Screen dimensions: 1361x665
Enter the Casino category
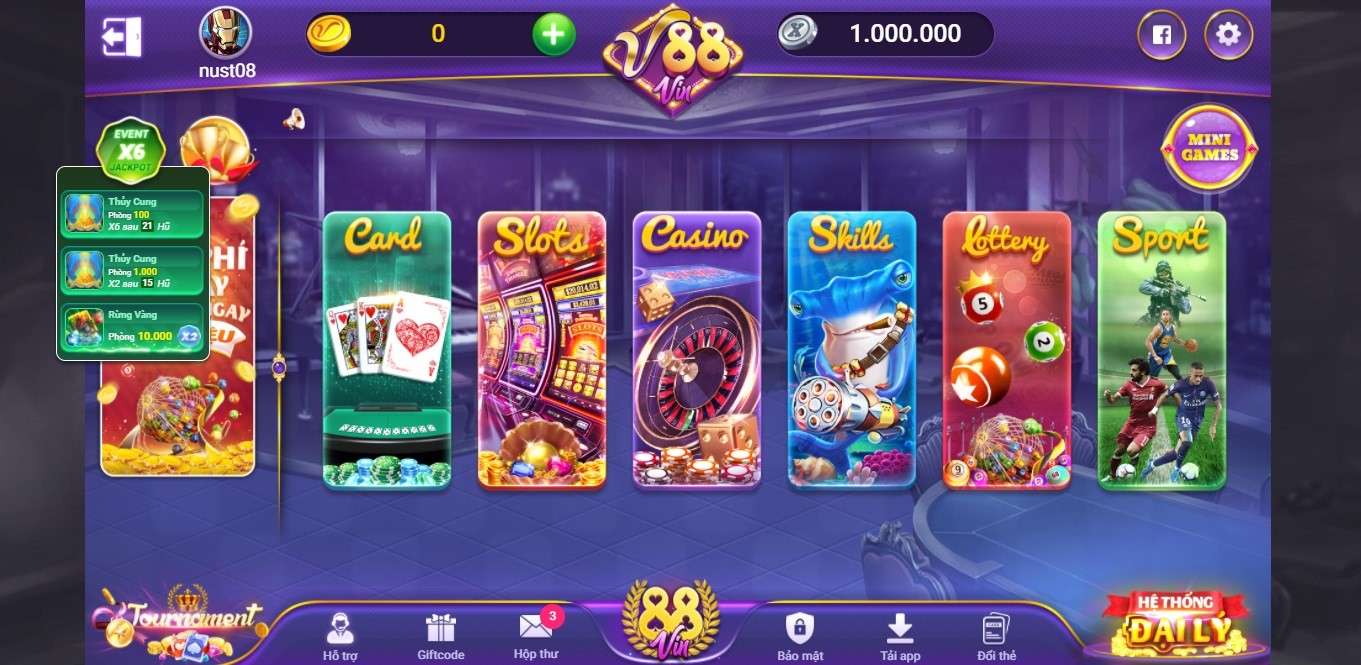click(x=696, y=350)
